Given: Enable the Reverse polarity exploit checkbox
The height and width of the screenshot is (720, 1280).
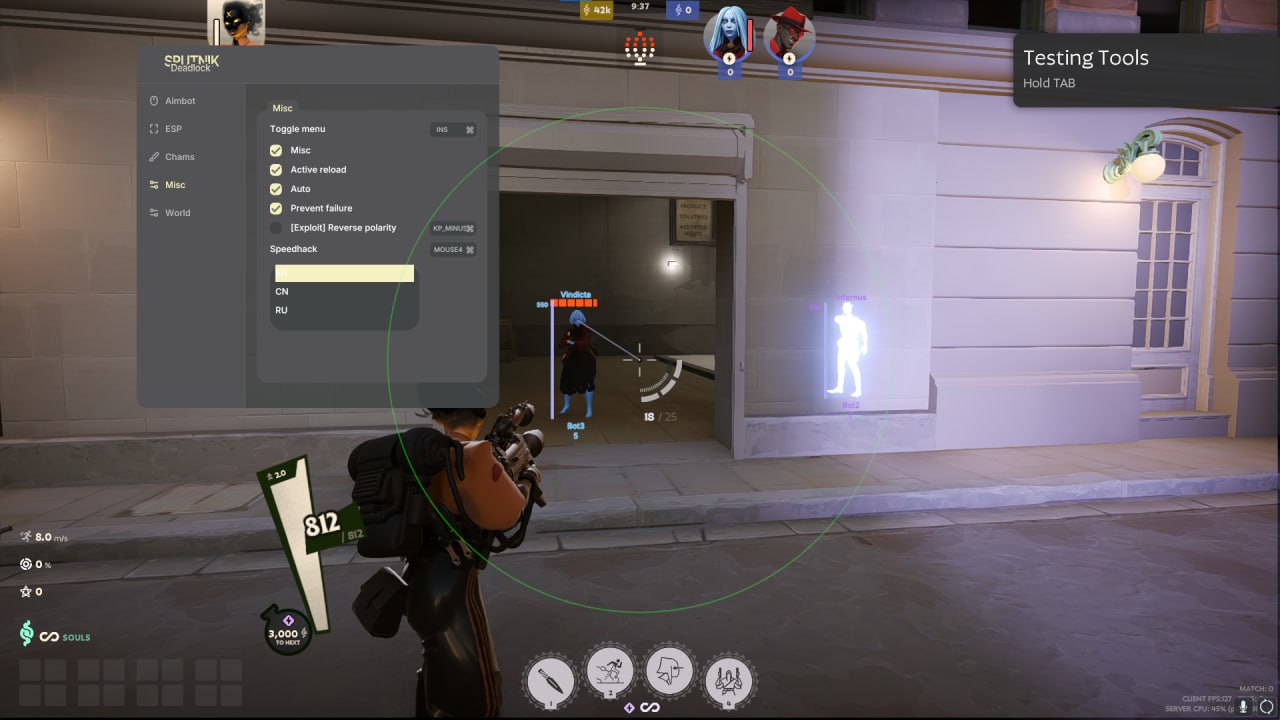Looking at the screenshot, I should [x=276, y=228].
